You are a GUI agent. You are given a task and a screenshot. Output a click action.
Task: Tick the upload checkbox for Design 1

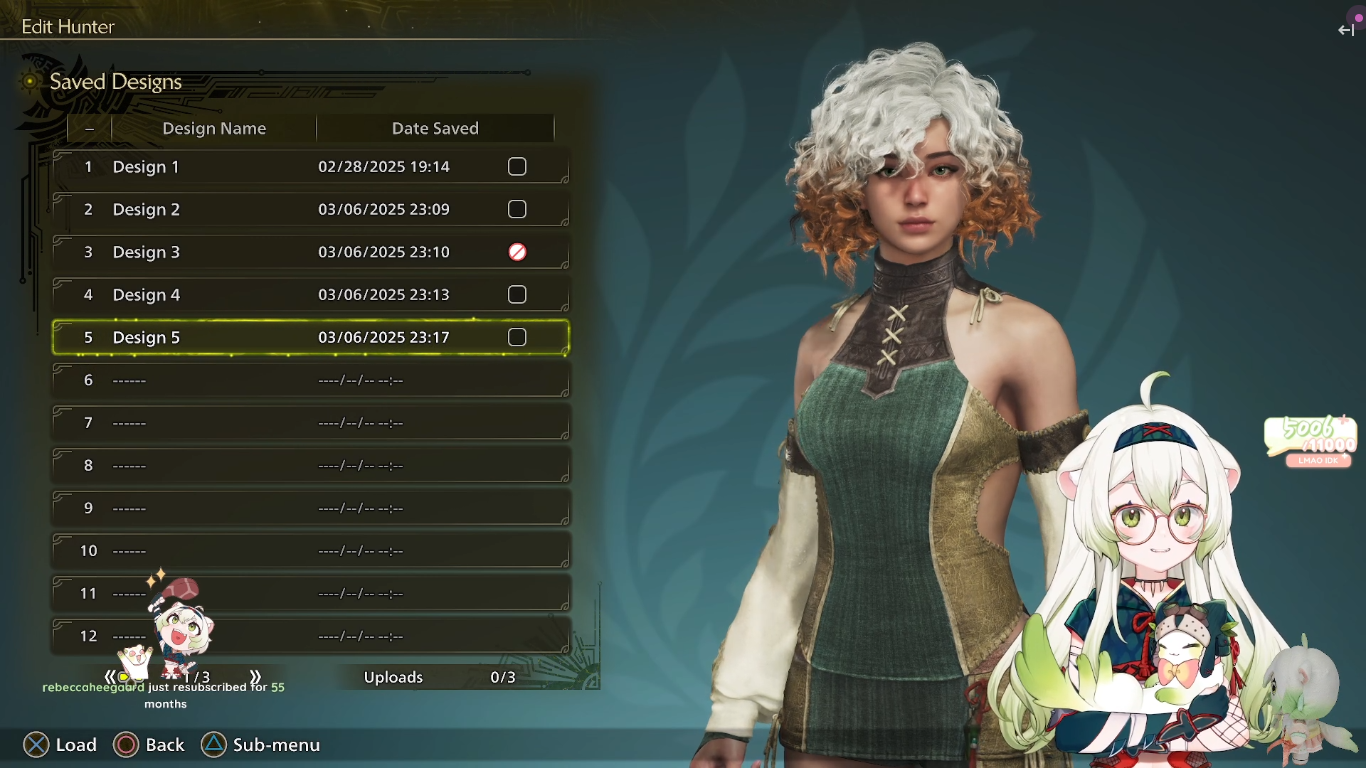tap(517, 167)
